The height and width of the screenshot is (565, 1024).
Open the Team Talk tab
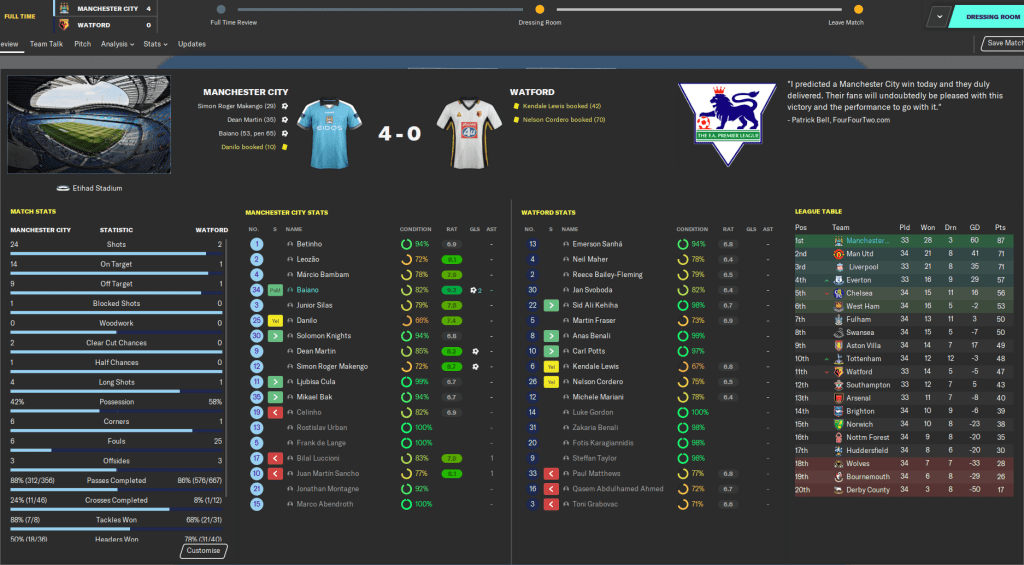coord(46,44)
